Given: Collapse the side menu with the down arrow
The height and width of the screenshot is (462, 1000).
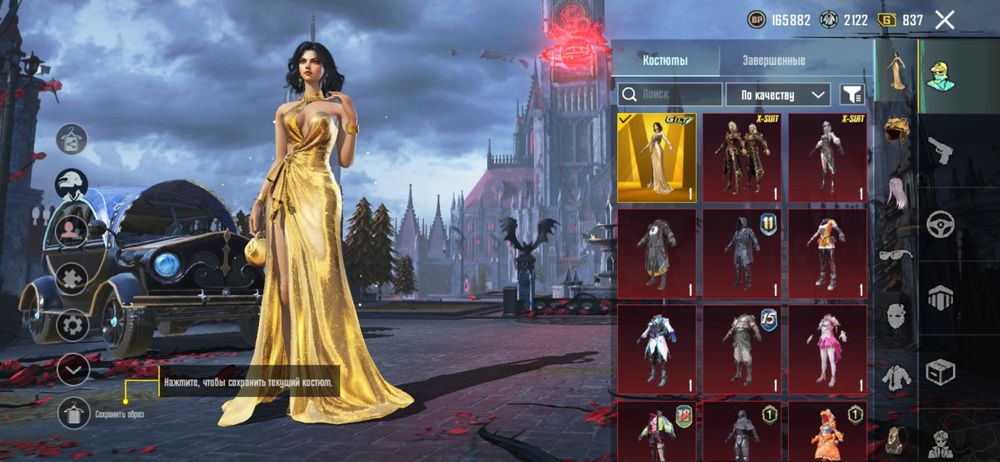Looking at the screenshot, I should point(72,369).
